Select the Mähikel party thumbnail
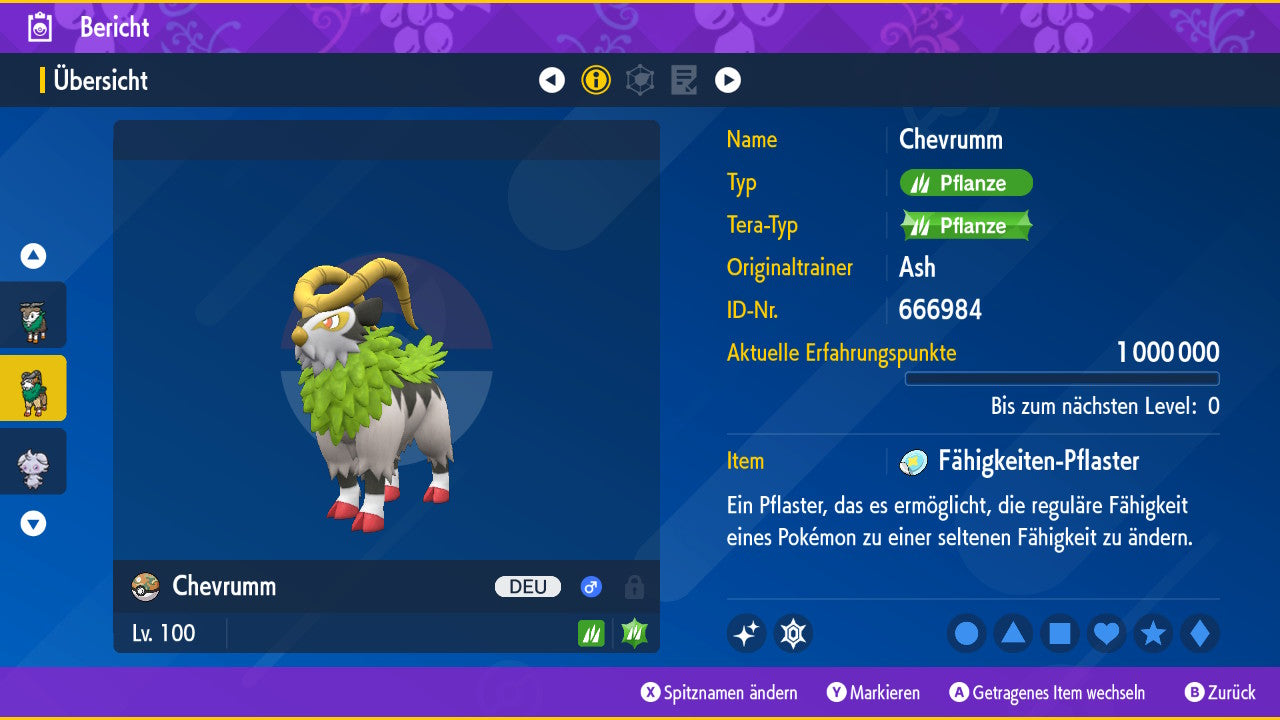The image size is (1280, 720). 33,315
